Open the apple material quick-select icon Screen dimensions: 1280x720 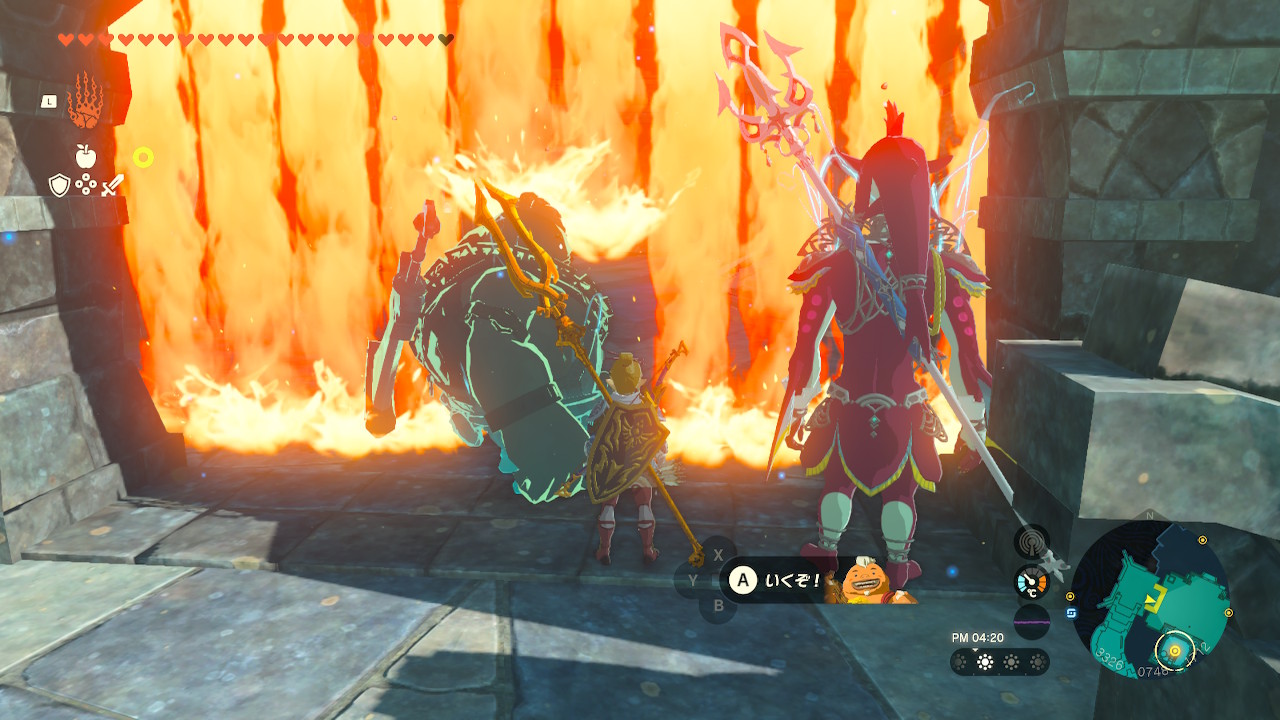85,156
